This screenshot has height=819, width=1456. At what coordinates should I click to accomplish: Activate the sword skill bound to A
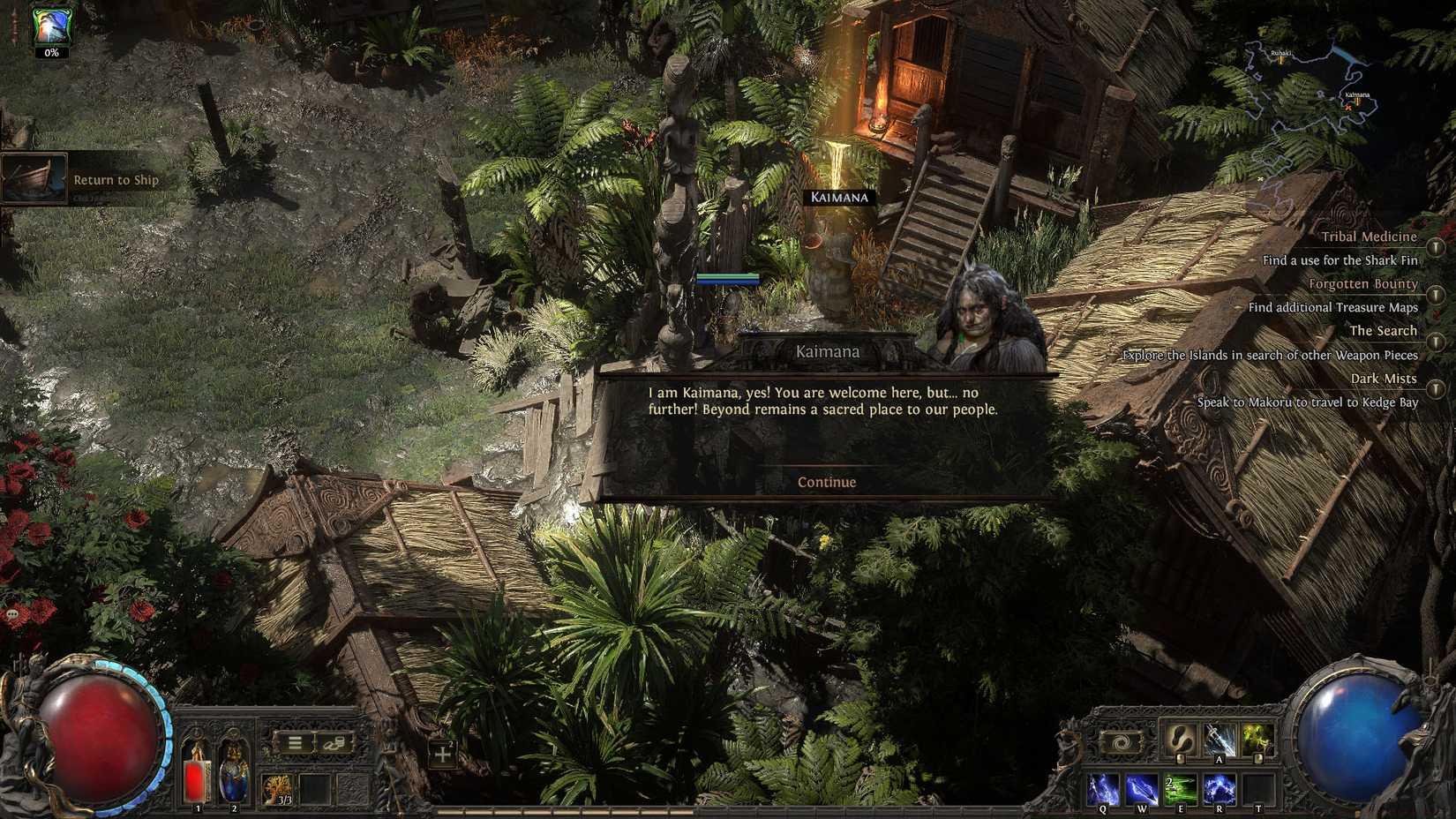tap(1219, 740)
